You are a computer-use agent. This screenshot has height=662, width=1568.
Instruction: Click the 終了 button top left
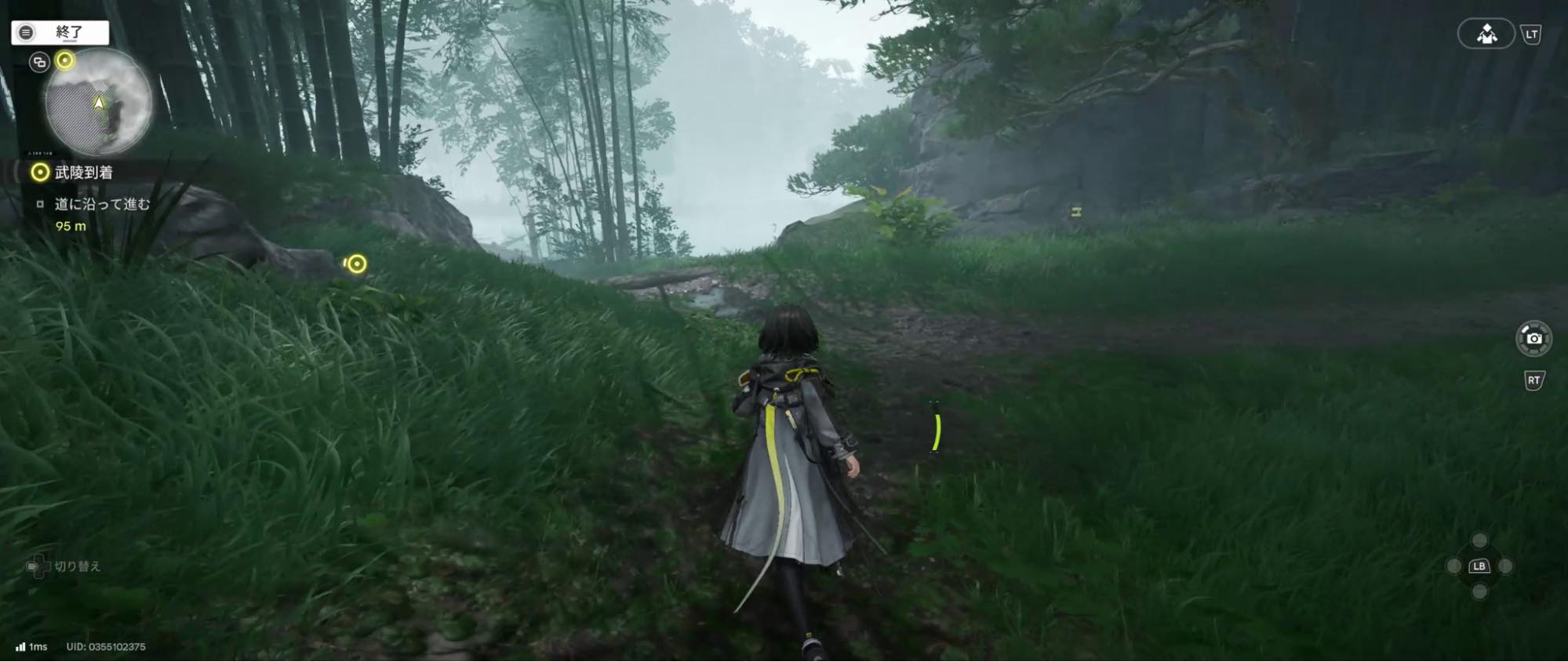tap(59, 32)
